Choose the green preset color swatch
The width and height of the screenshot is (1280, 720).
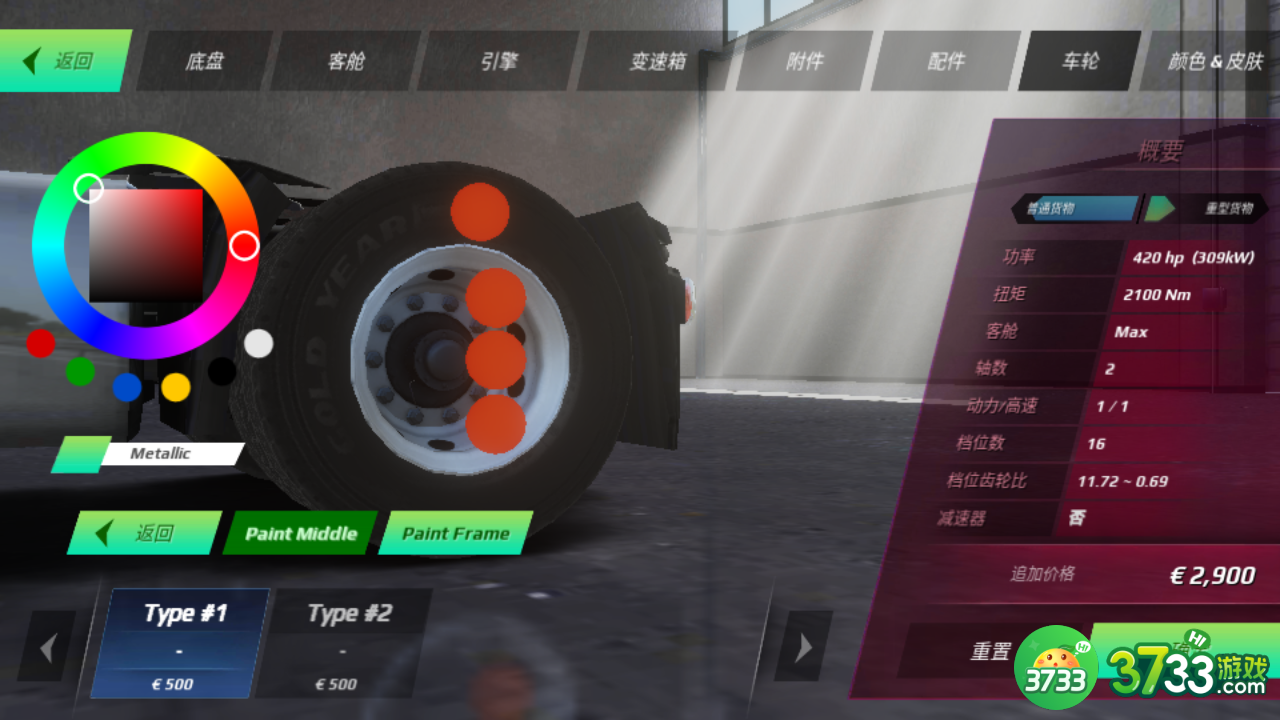click(x=80, y=372)
